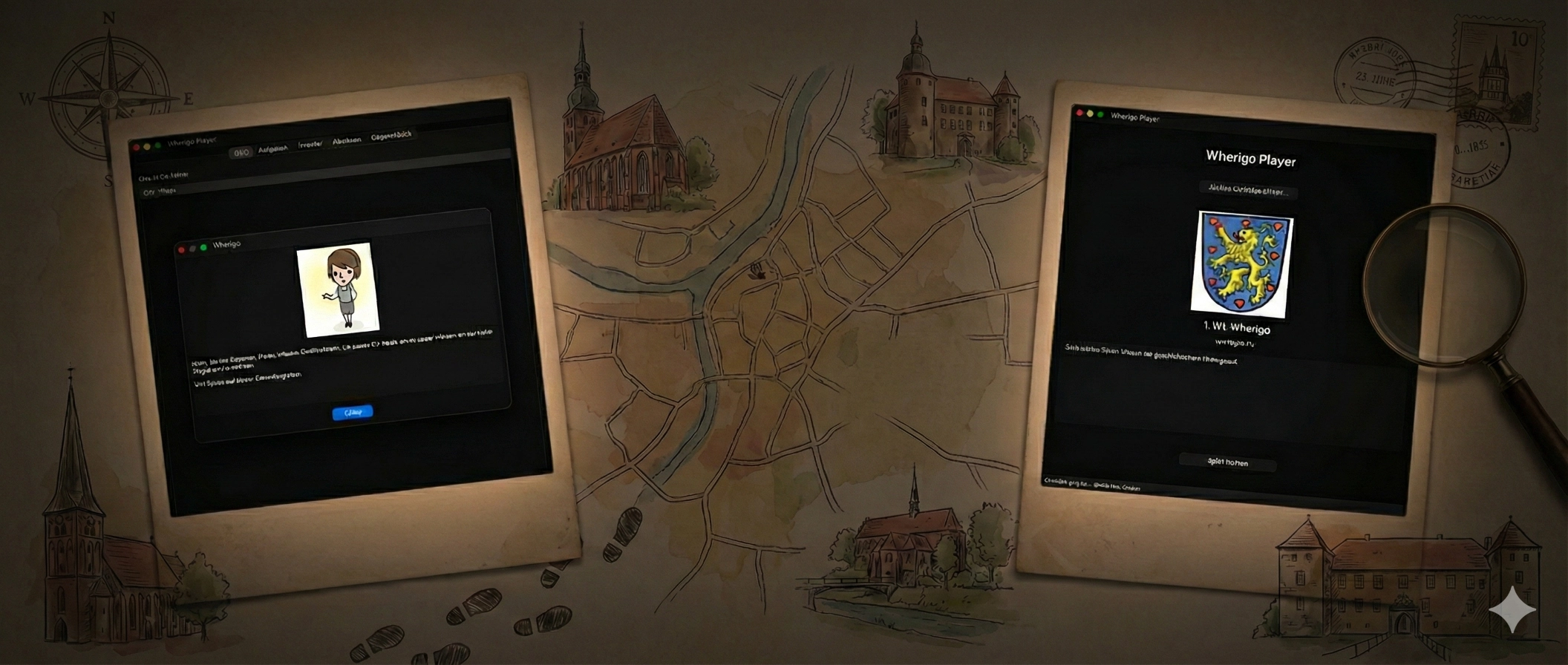Switch to the last tab in the tab bar
1568x665 pixels.
click(x=391, y=136)
